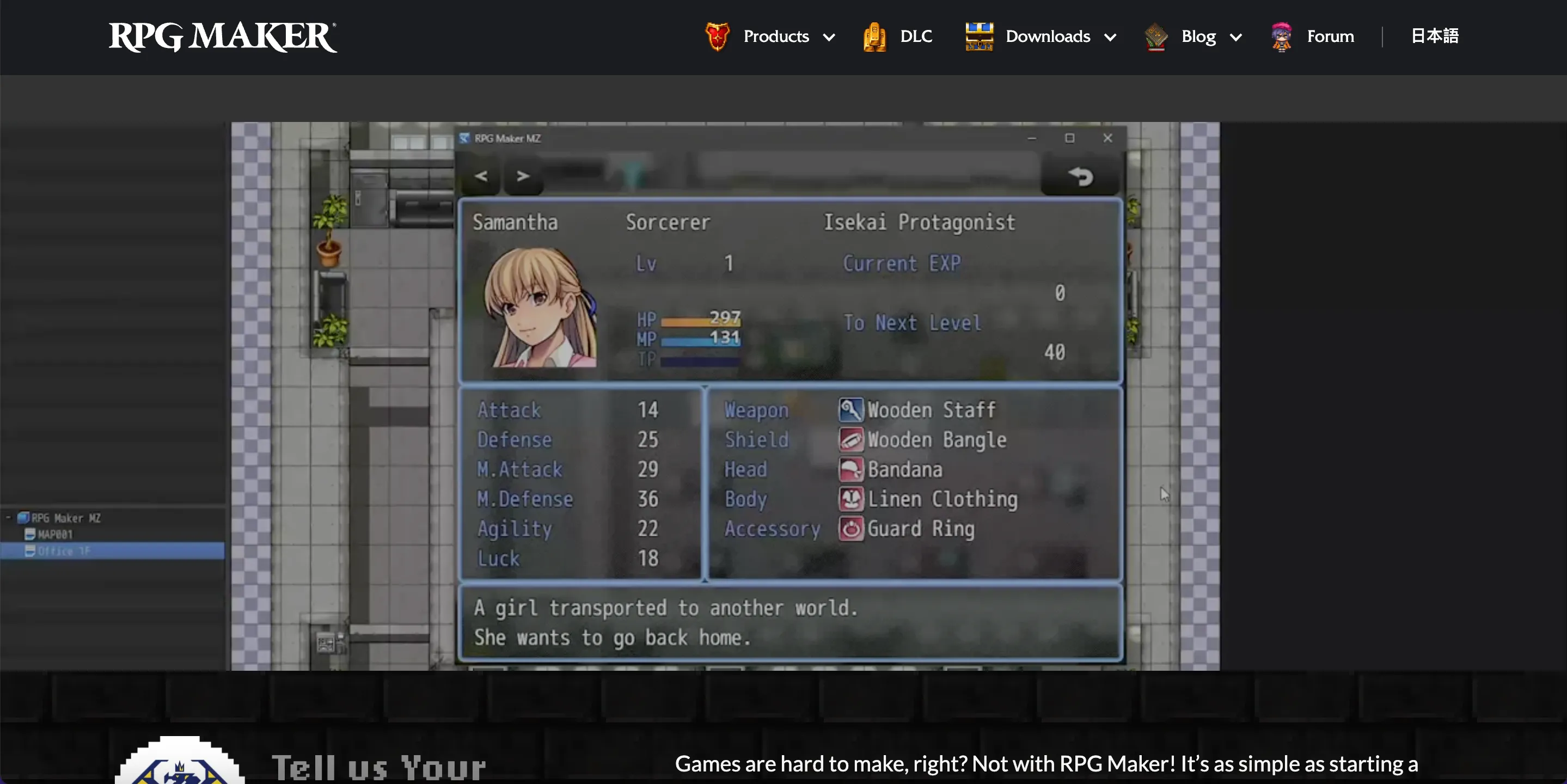Click the DLC treasure chest icon

873,36
